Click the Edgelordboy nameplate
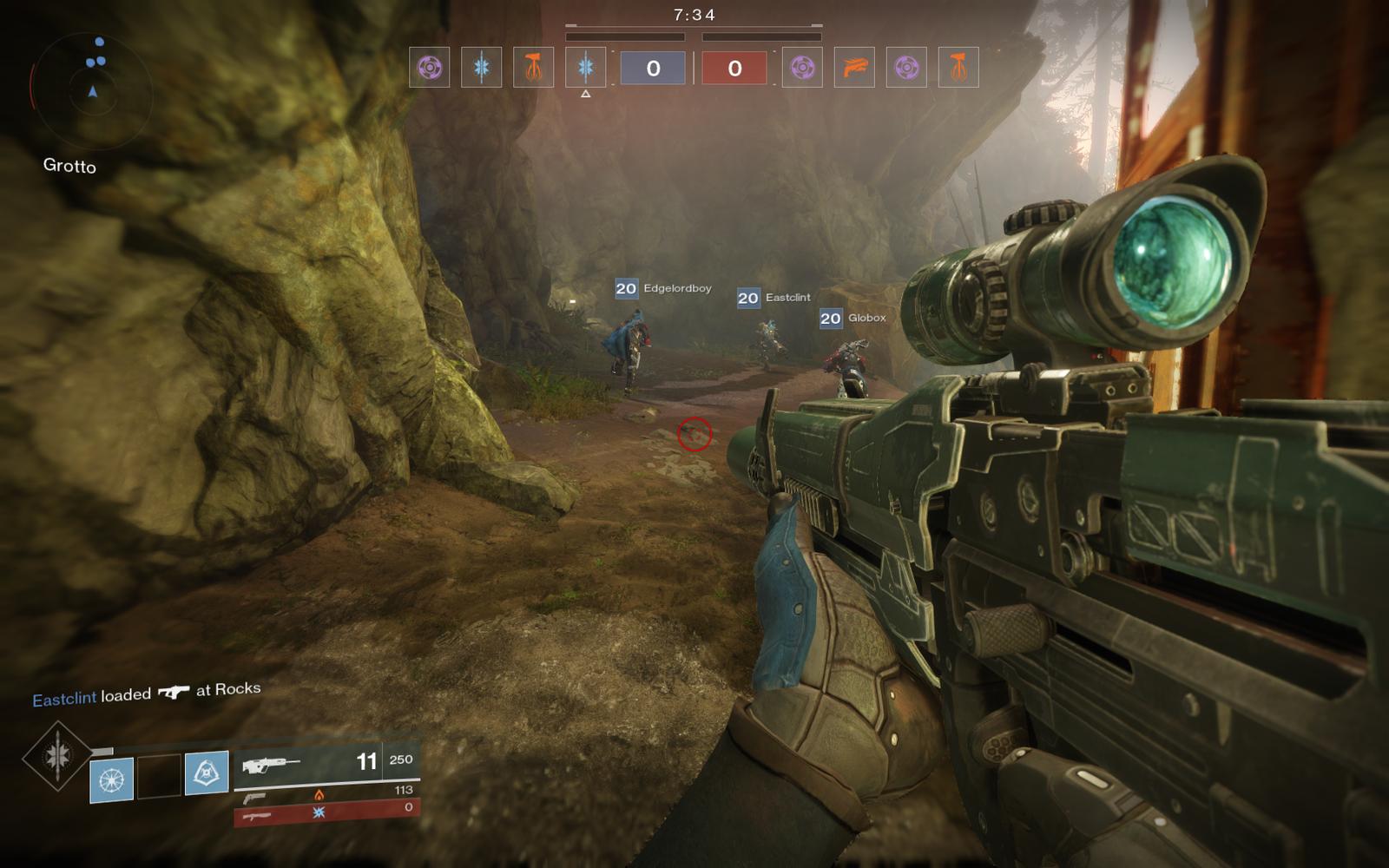The width and height of the screenshot is (1389, 868). [x=664, y=288]
